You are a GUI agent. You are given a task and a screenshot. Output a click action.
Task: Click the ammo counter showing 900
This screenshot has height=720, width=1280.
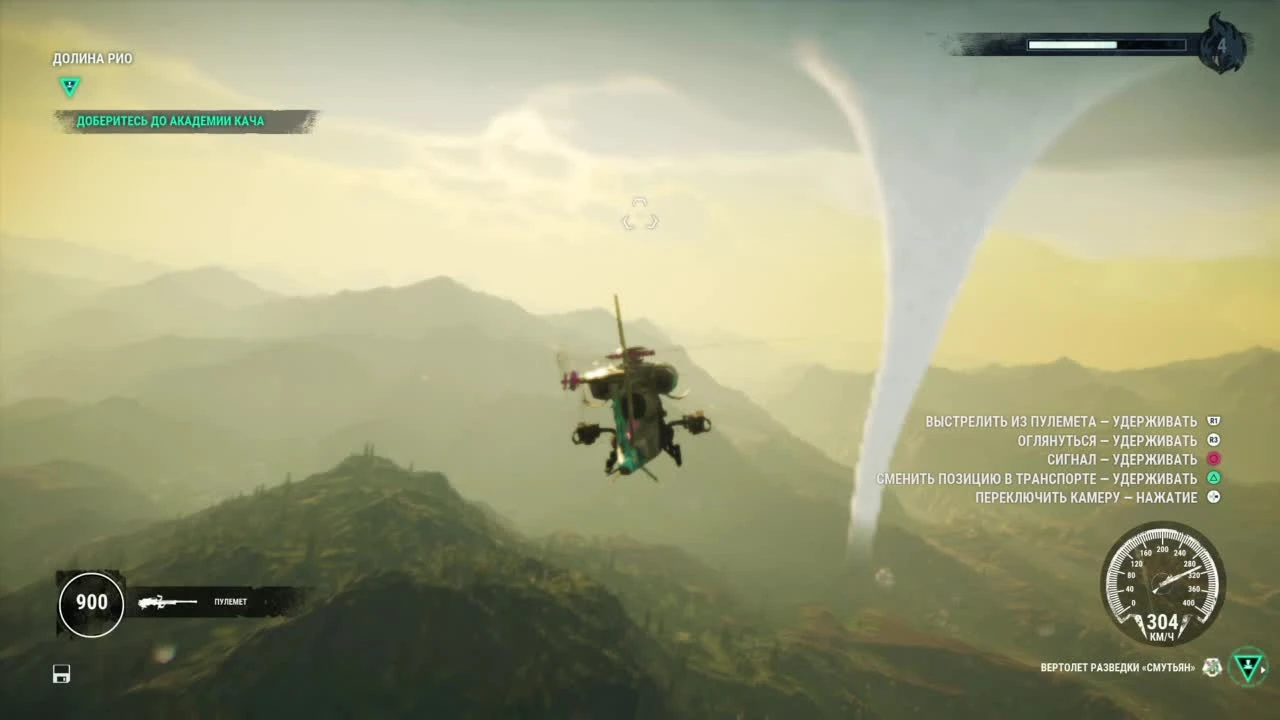coord(91,602)
